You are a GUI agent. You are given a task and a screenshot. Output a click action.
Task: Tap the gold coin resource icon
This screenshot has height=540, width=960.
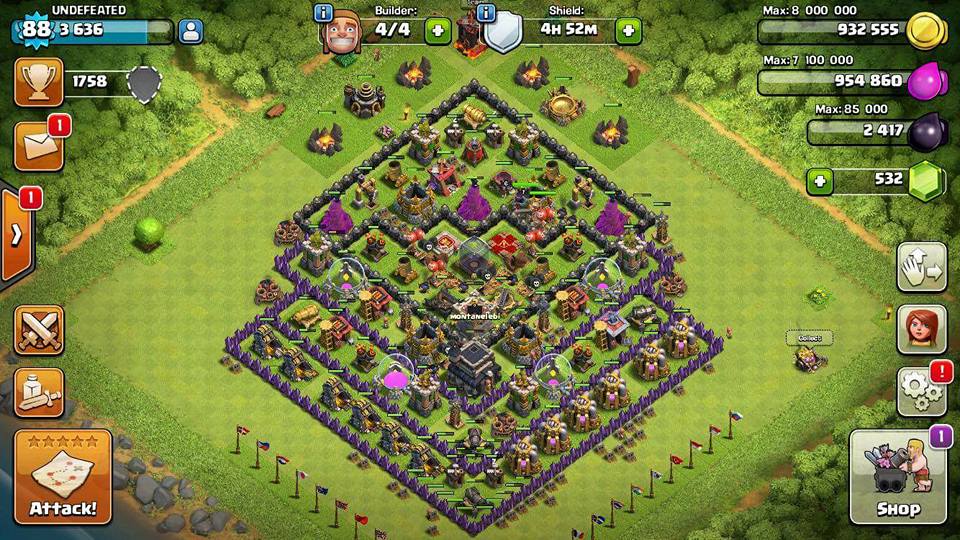(x=925, y=31)
